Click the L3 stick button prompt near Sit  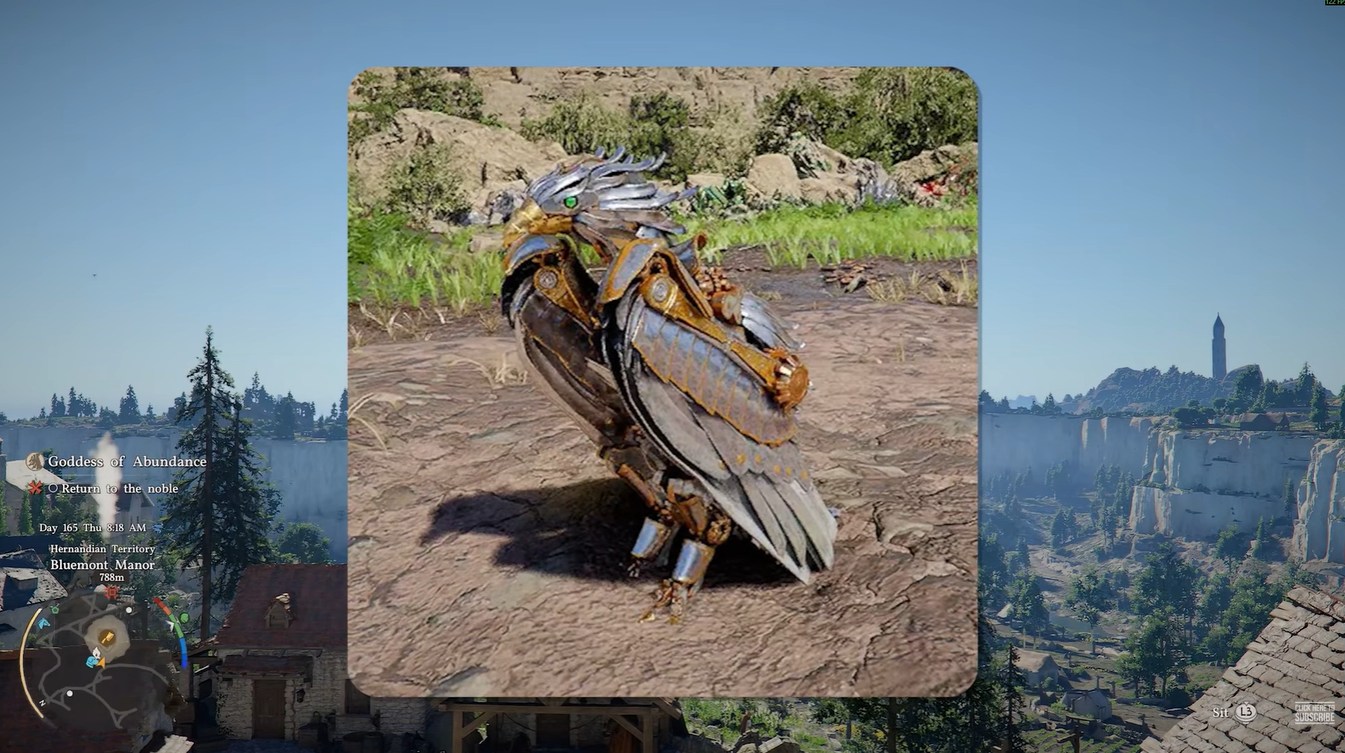click(x=1244, y=714)
